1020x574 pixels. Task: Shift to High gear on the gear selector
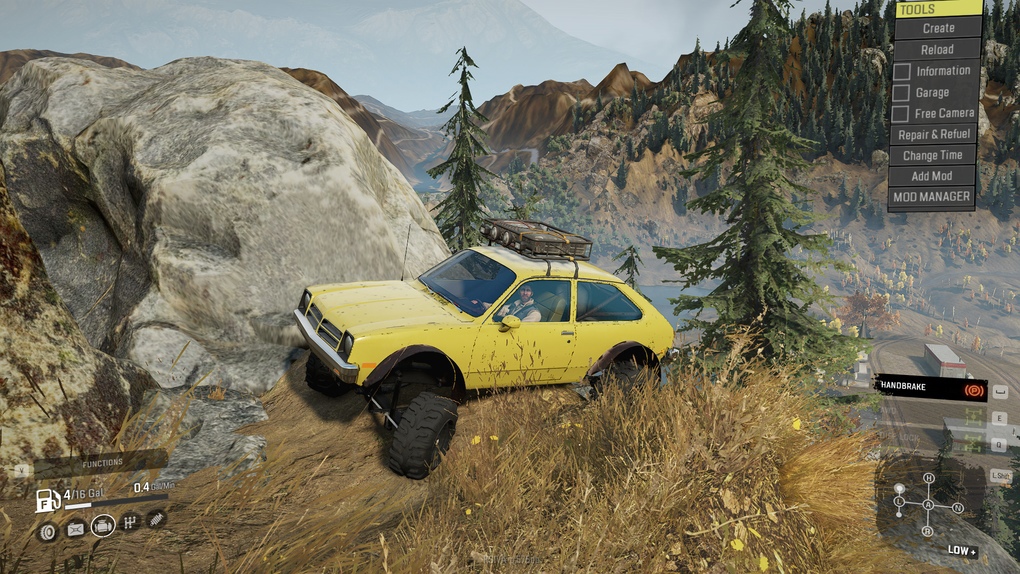pyautogui.click(x=929, y=478)
